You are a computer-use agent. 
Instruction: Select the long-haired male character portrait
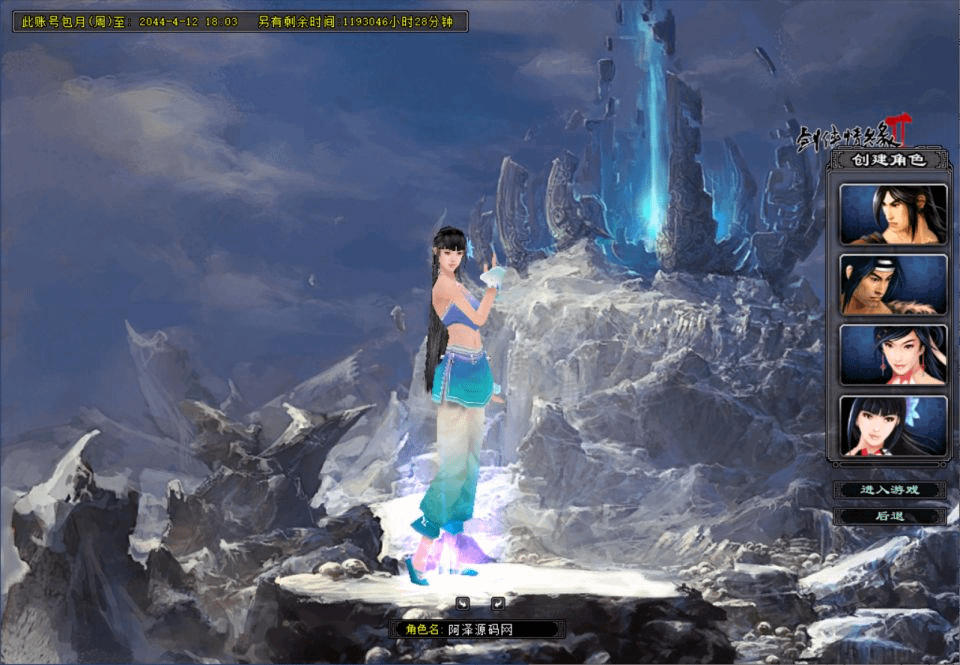pos(893,214)
